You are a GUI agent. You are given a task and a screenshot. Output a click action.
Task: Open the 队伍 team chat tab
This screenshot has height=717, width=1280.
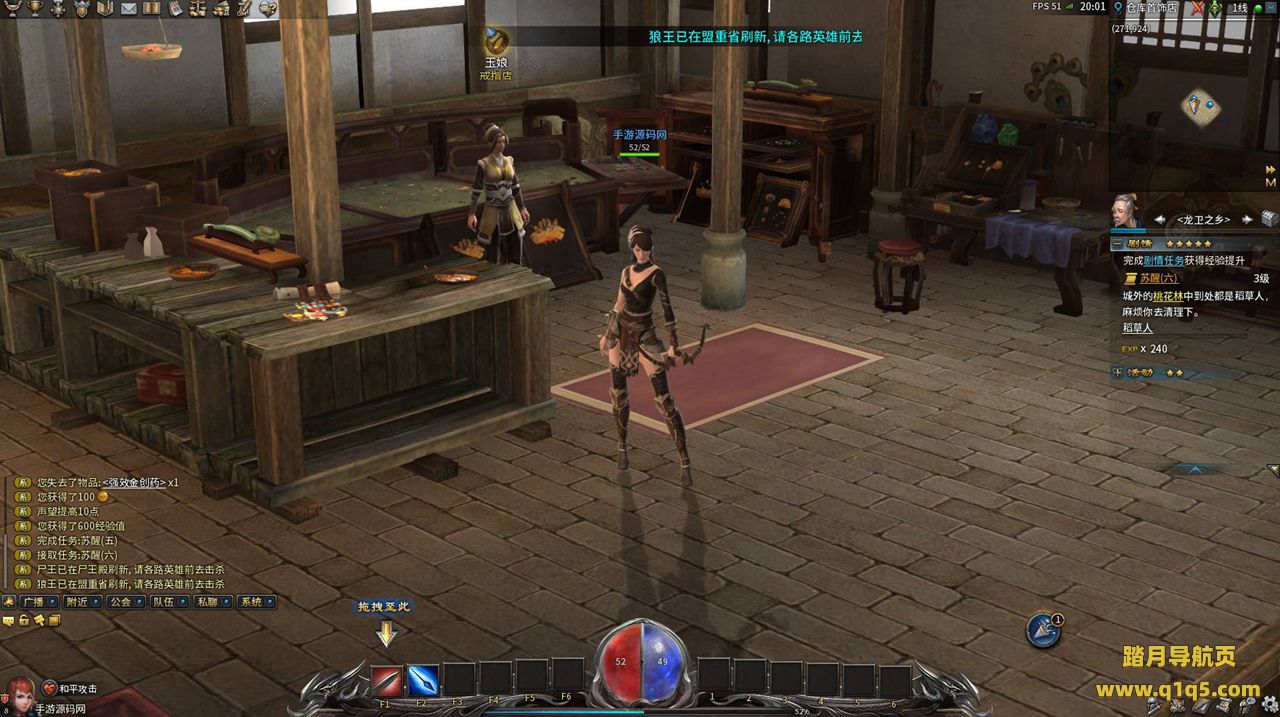click(x=164, y=602)
